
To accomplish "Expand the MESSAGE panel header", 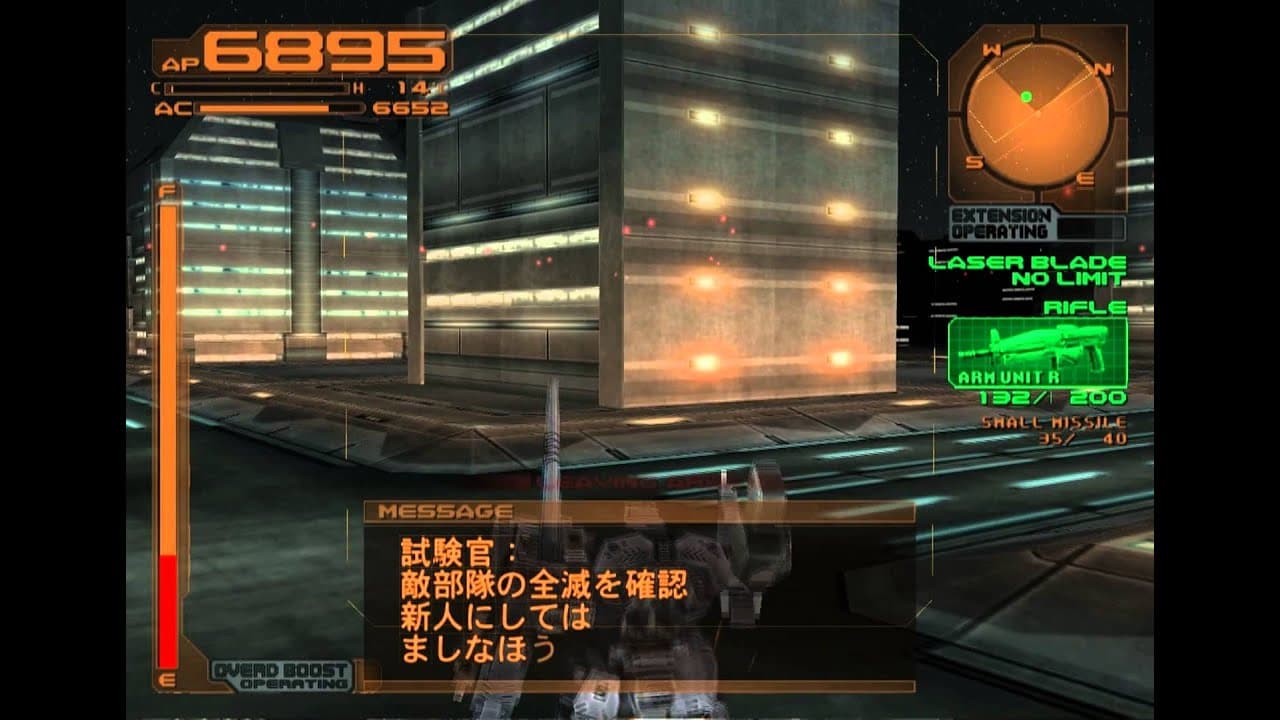I will click(445, 509).
